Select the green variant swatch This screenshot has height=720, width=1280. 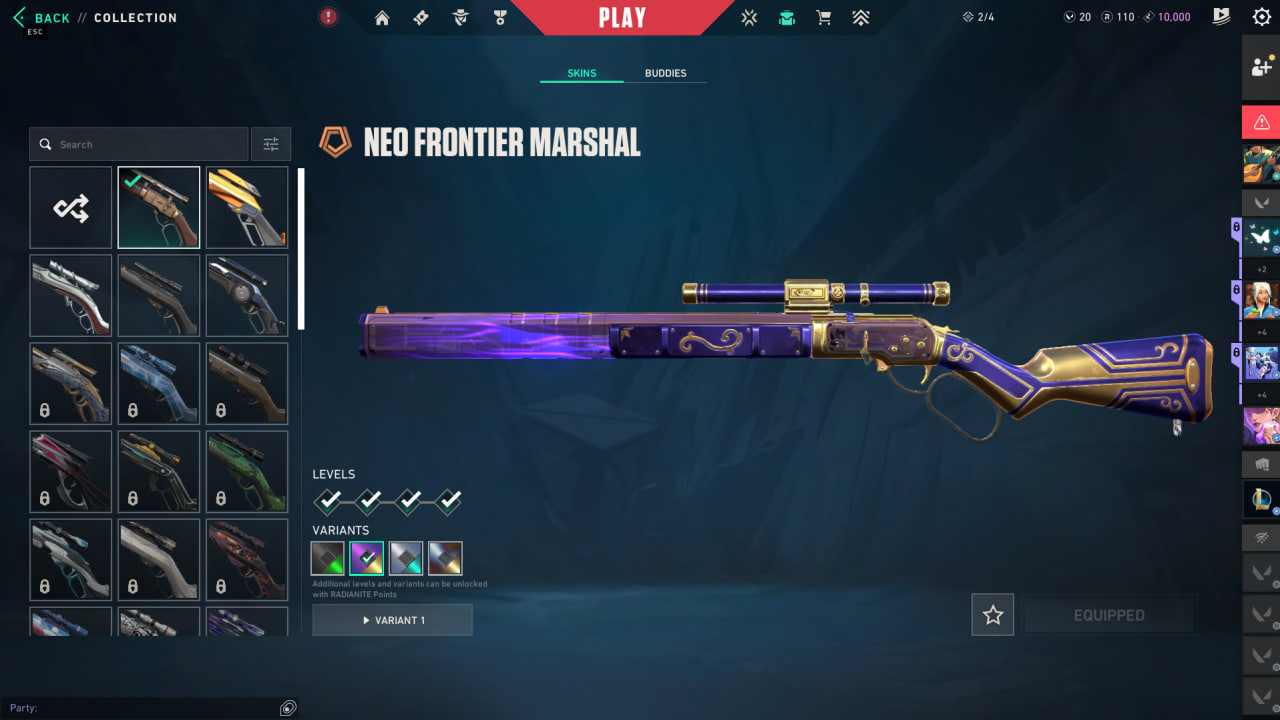click(x=328, y=558)
